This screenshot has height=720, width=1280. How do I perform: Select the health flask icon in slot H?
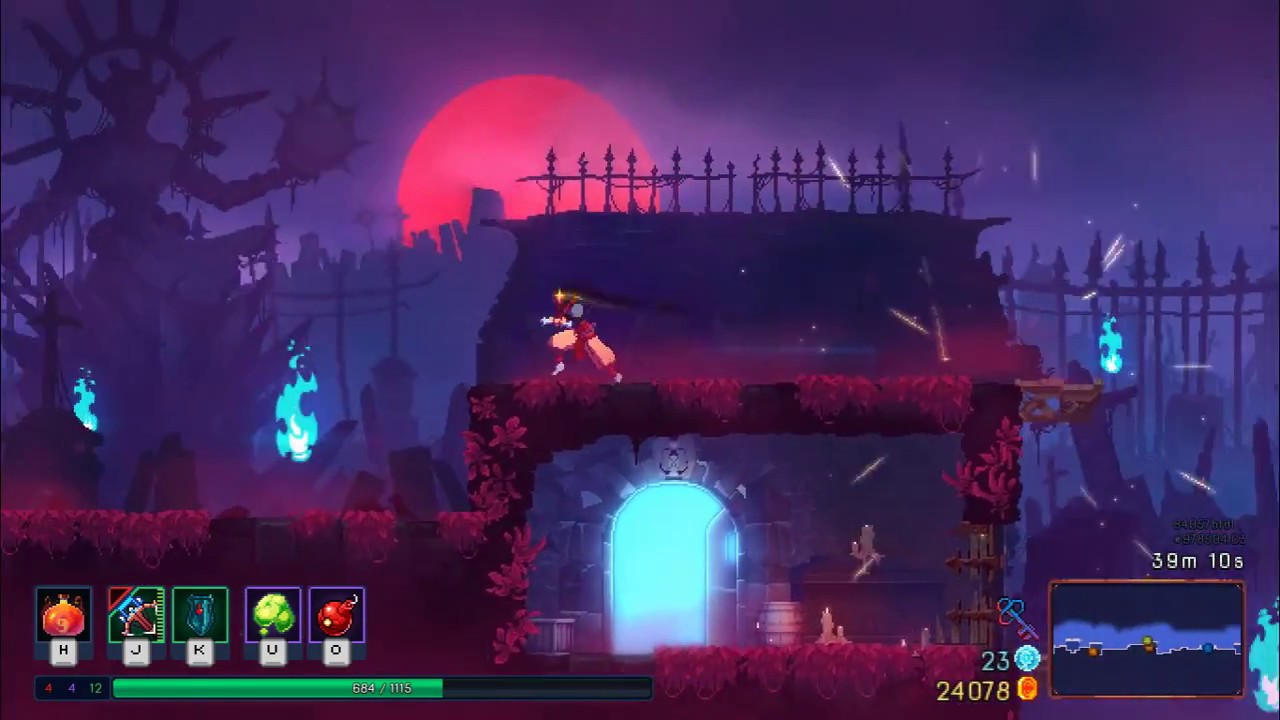63,614
